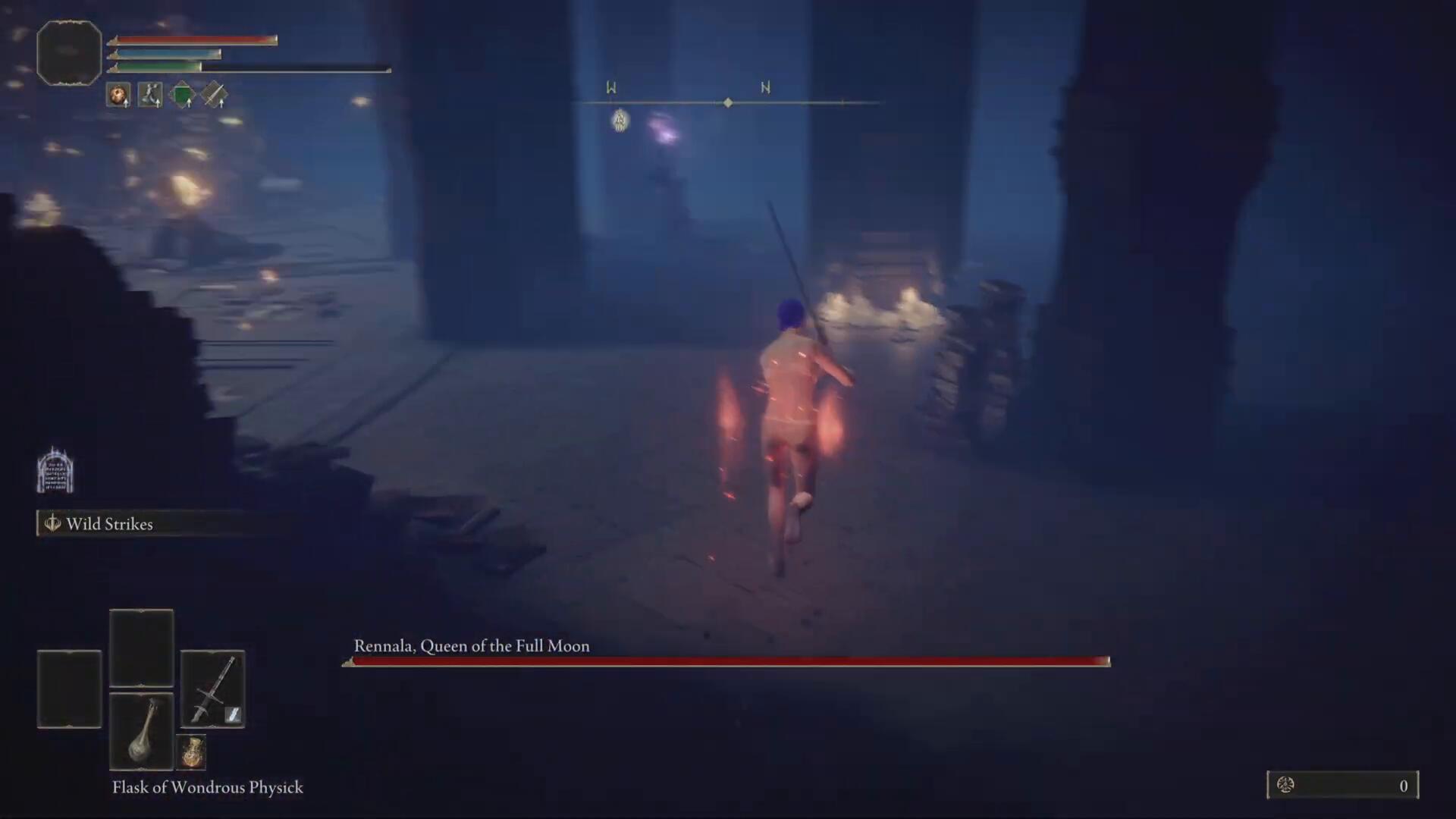Inspect the orange orb buff icon

click(x=118, y=96)
